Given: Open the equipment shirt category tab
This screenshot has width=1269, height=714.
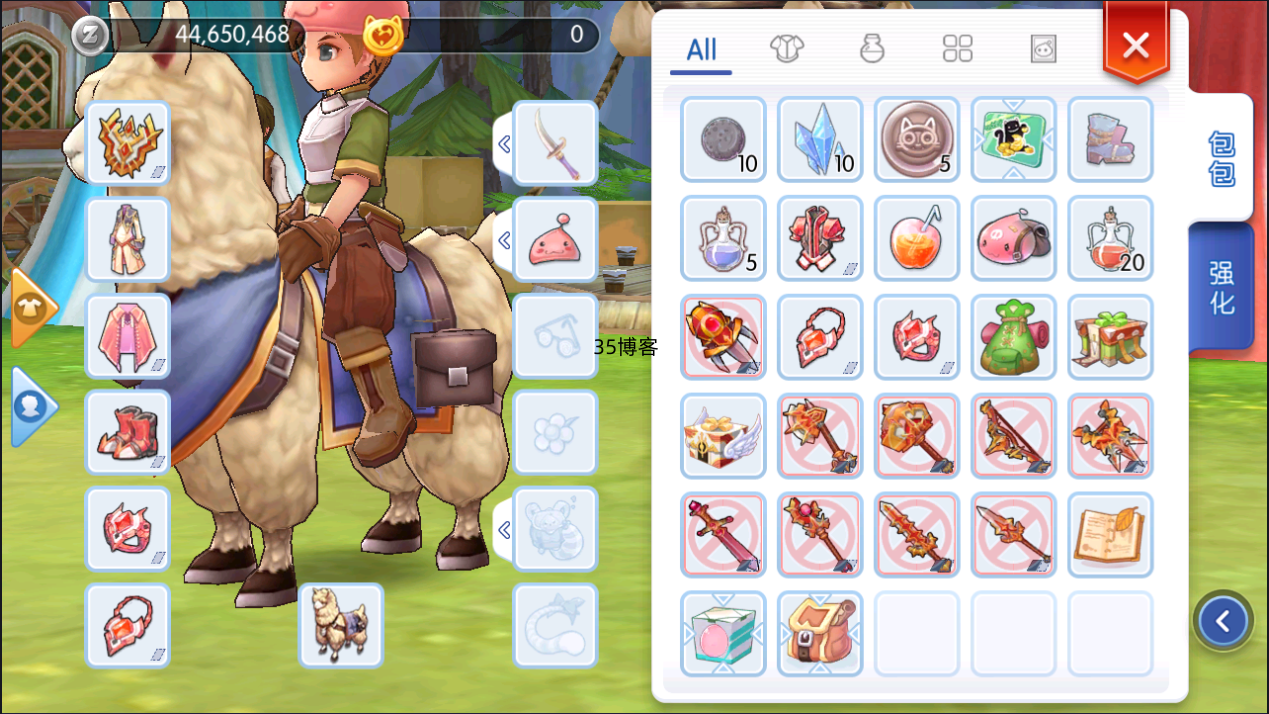Looking at the screenshot, I should (x=787, y=48).
